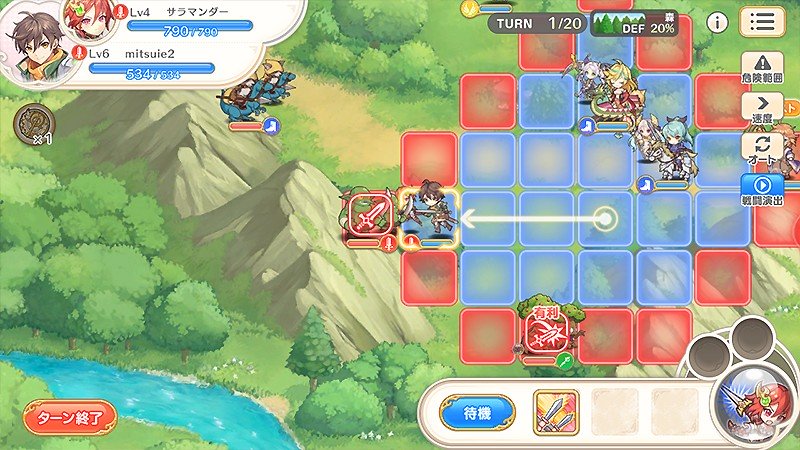This screenshot has width=800, height=450.
Task: End the turn with ターン終了
Action: (70, 416)
